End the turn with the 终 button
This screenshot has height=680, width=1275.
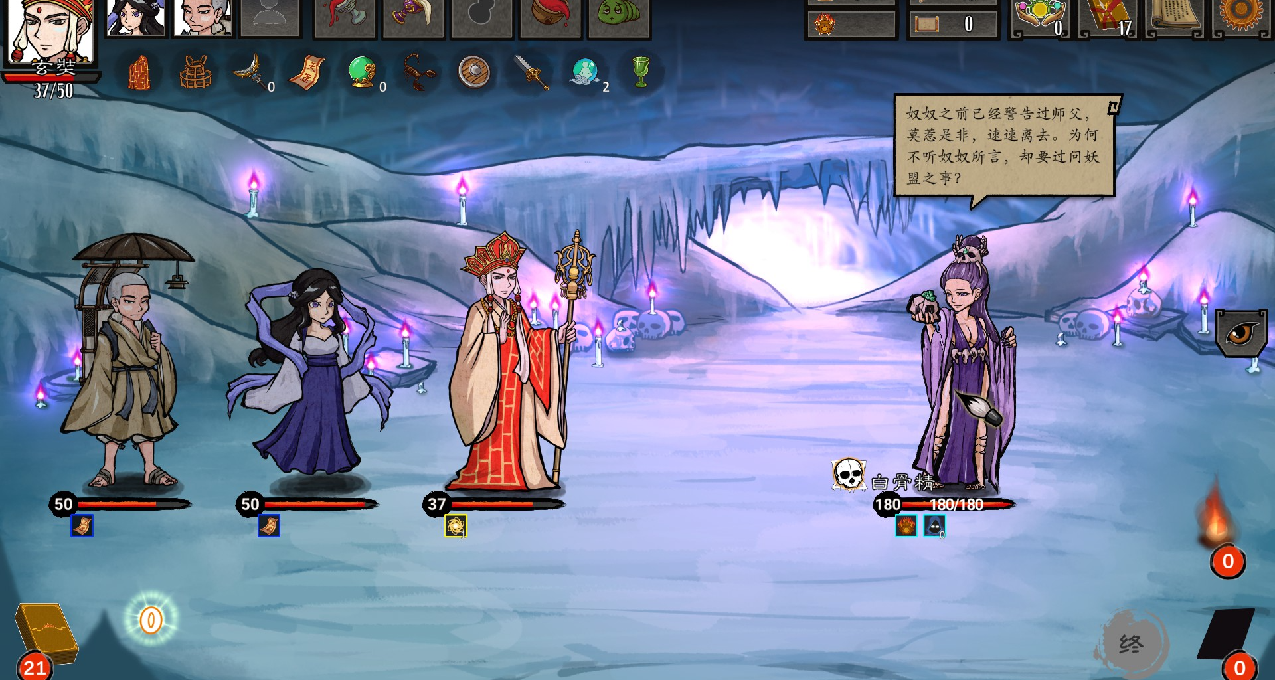[x=1132, y=643]
